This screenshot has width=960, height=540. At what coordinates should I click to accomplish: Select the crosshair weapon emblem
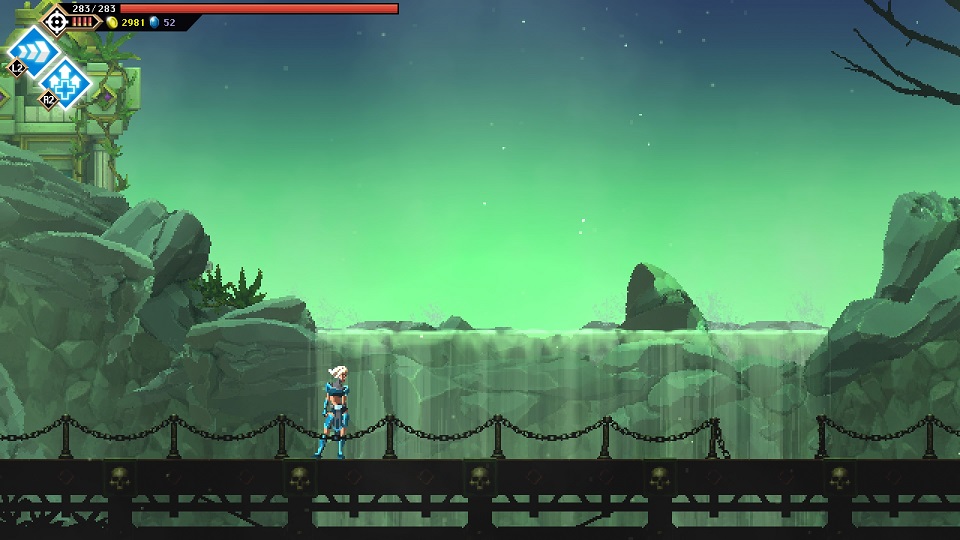[x=56, y=20]
